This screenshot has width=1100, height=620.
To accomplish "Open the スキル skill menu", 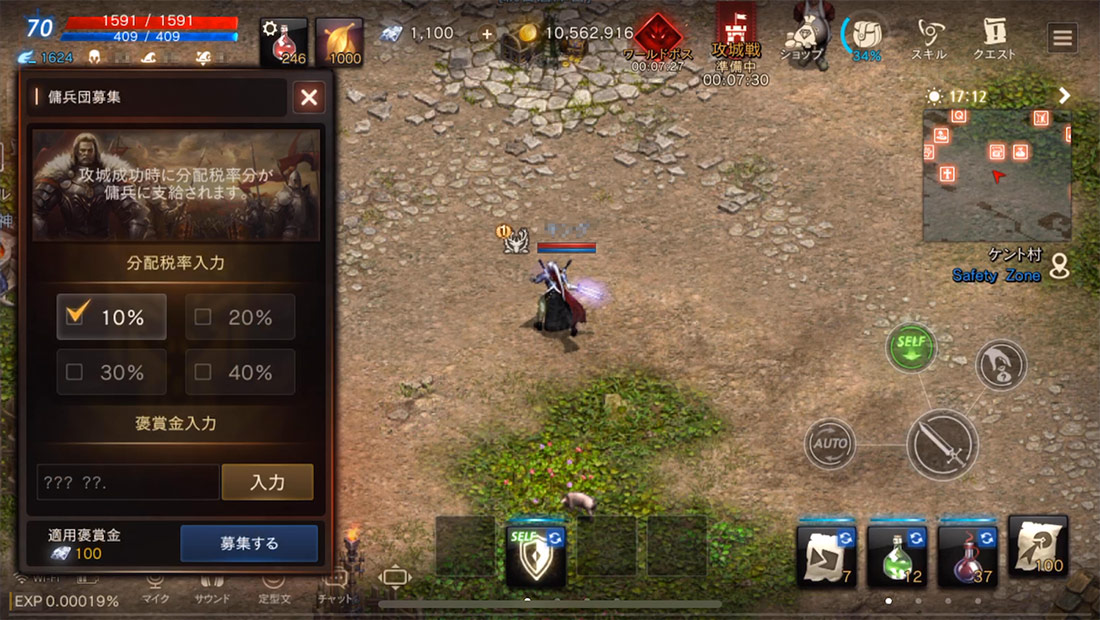I will coord(928,38).
